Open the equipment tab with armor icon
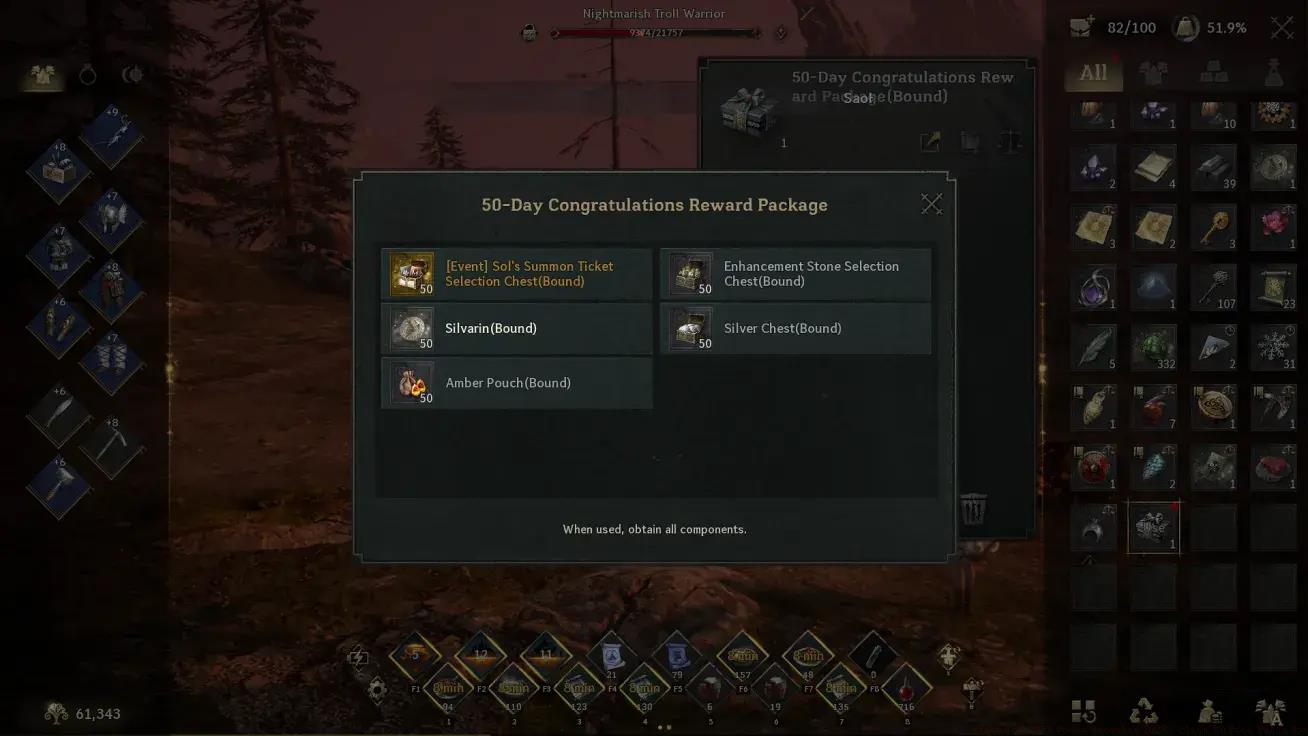Image resolution: width=1308 pixels, height=736 pixels. click(x=42, y=75)
